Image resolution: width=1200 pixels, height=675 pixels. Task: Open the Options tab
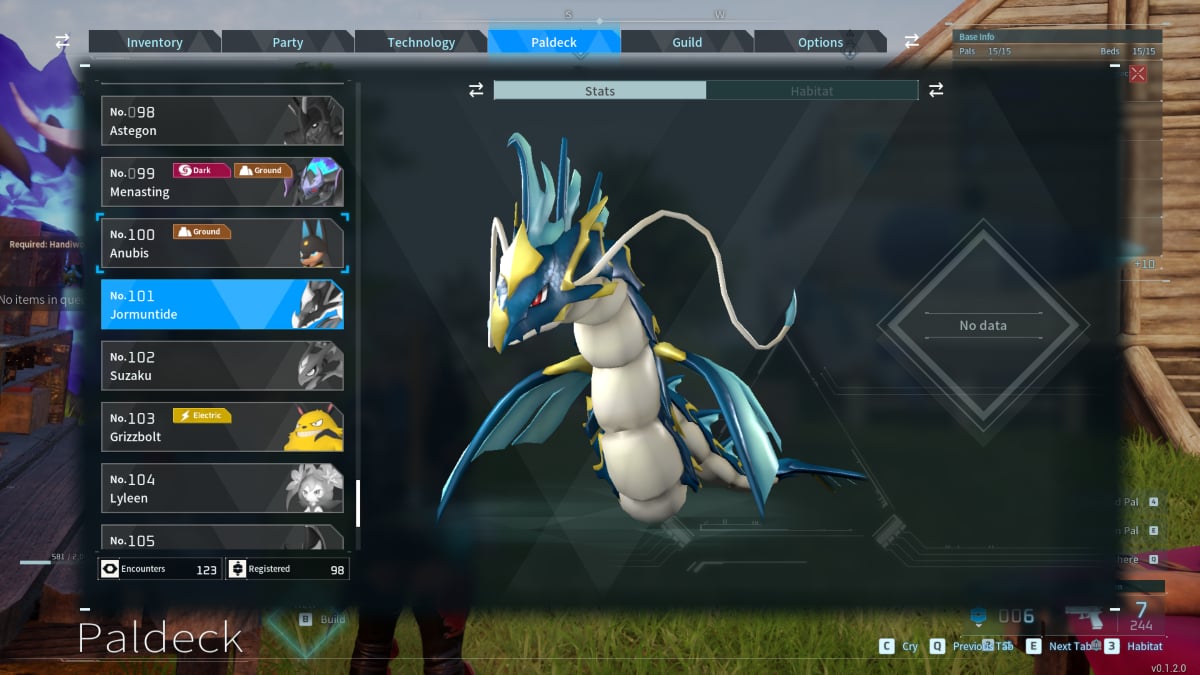[x=820, y=42]
